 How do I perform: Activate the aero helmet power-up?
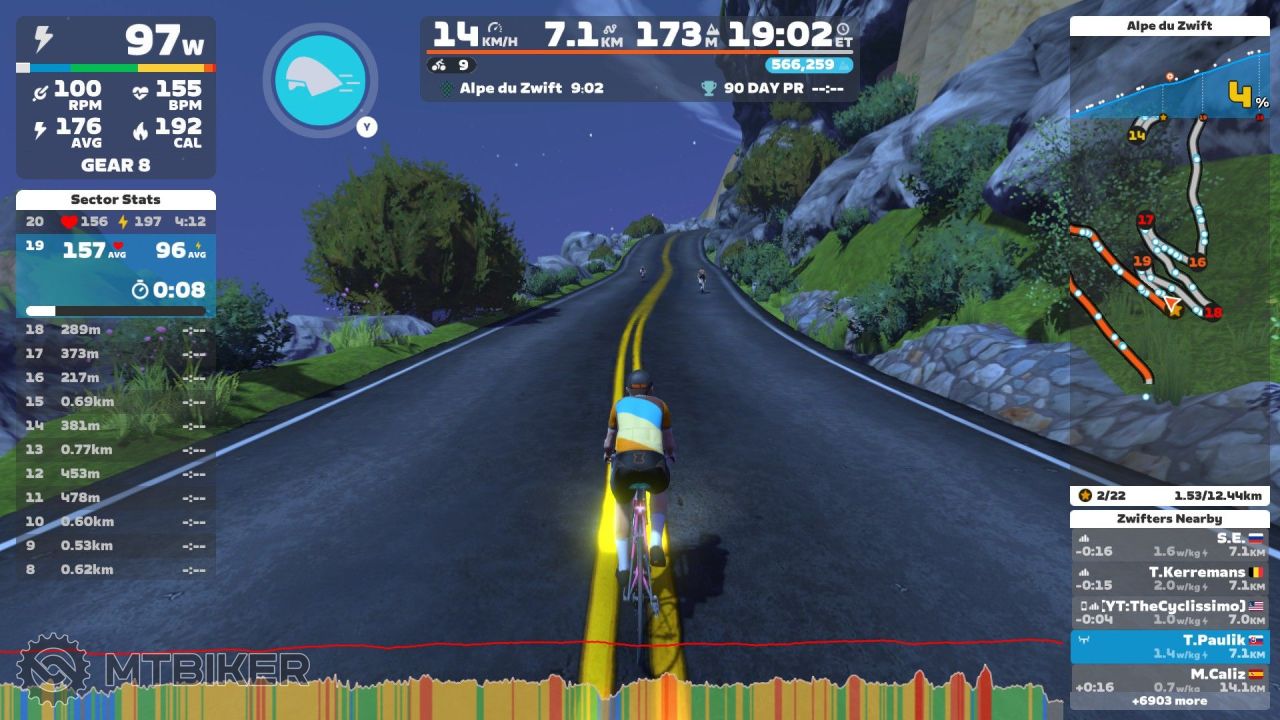tap(320, 78)
